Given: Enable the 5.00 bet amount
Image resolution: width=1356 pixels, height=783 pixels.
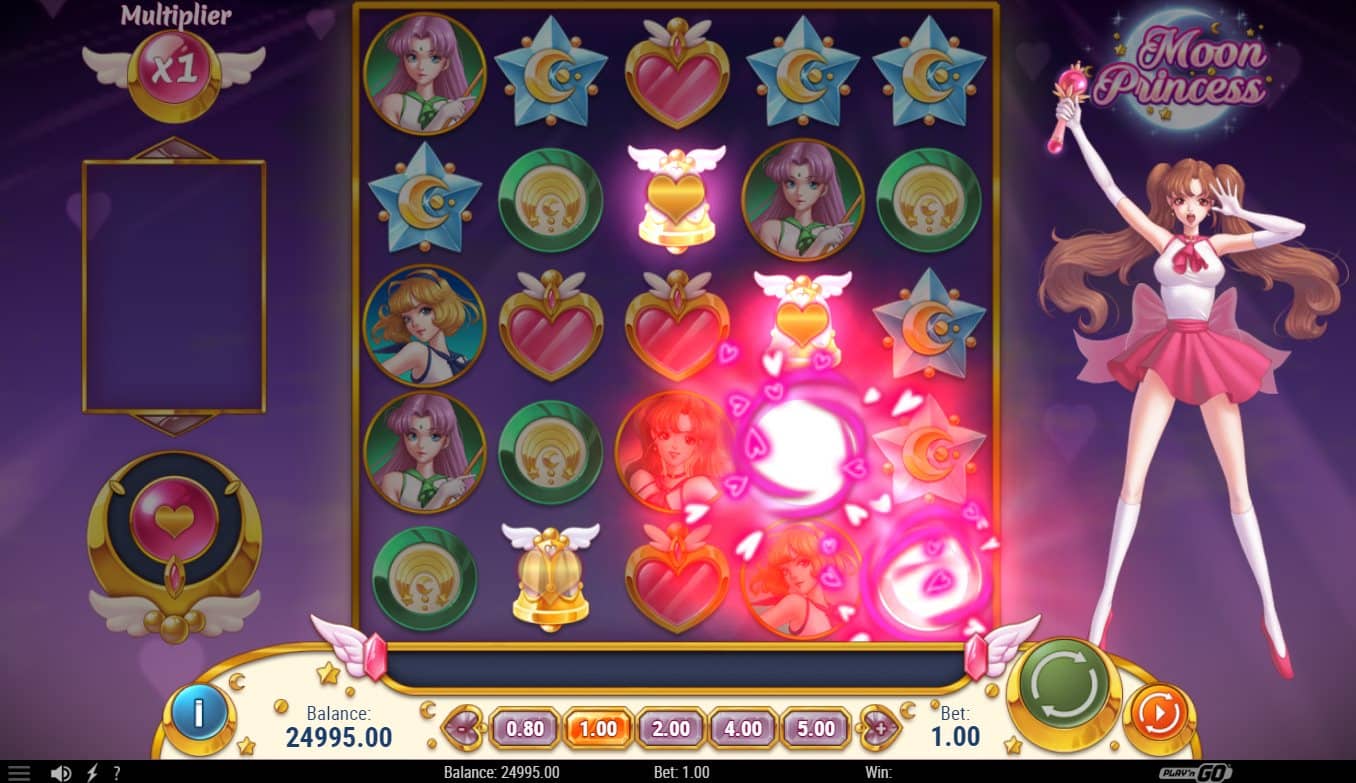Looking at the screenshot, I should [816, 729].
